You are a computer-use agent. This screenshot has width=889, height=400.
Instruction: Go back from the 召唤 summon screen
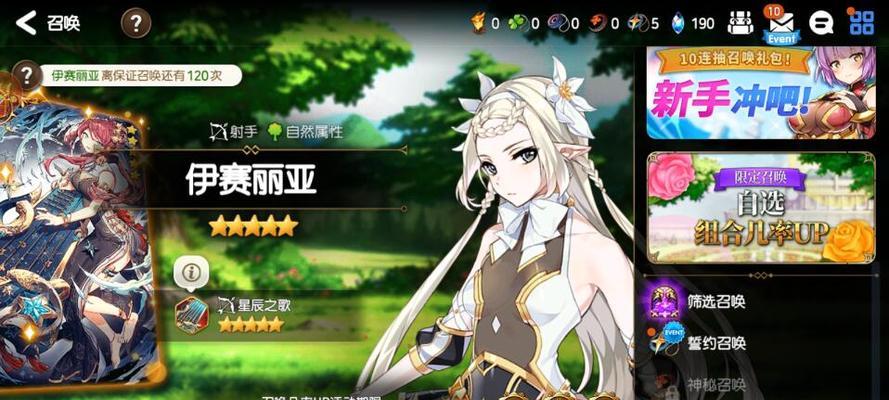27,22
